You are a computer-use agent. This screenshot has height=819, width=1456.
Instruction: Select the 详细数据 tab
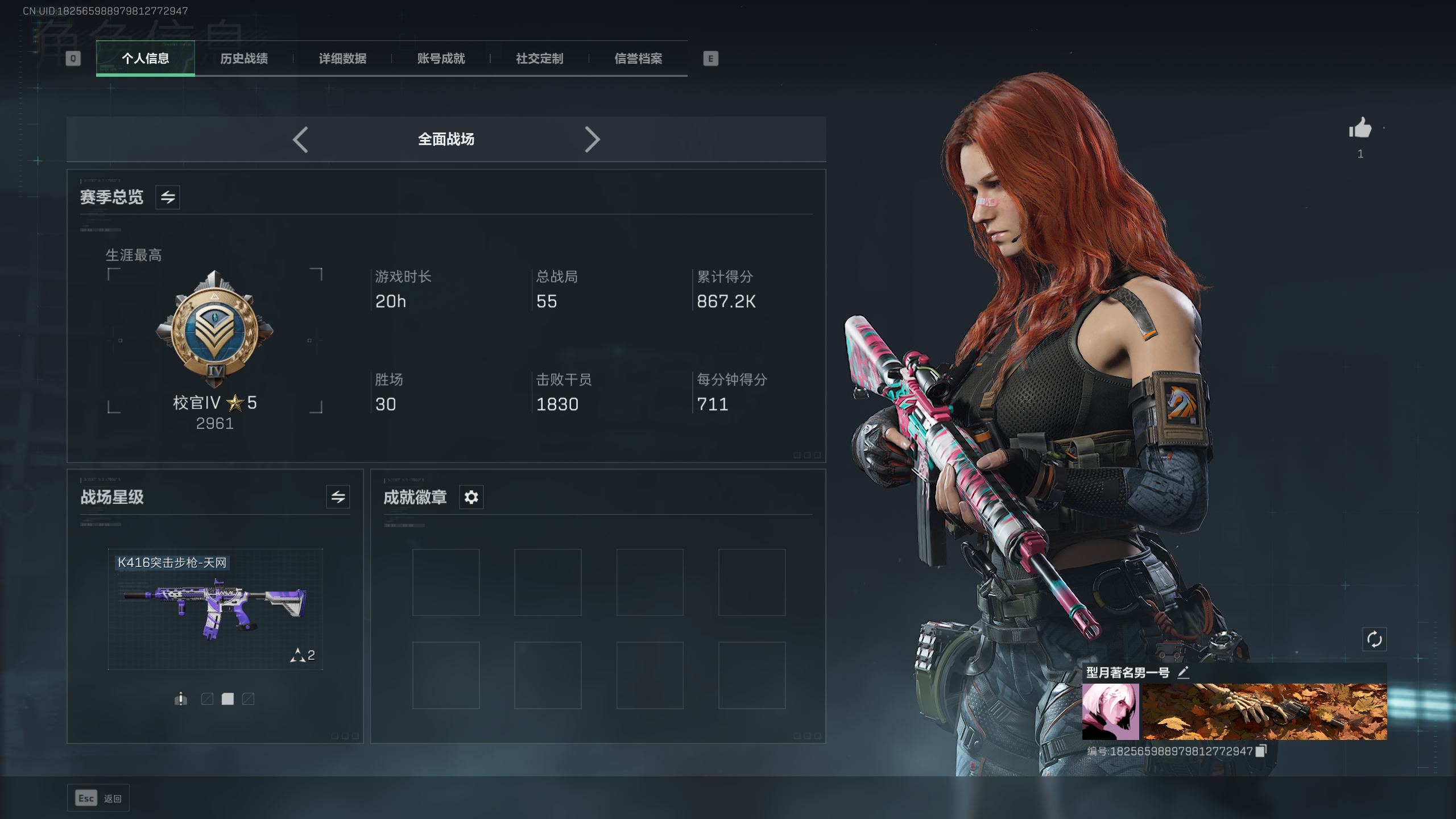342,59
